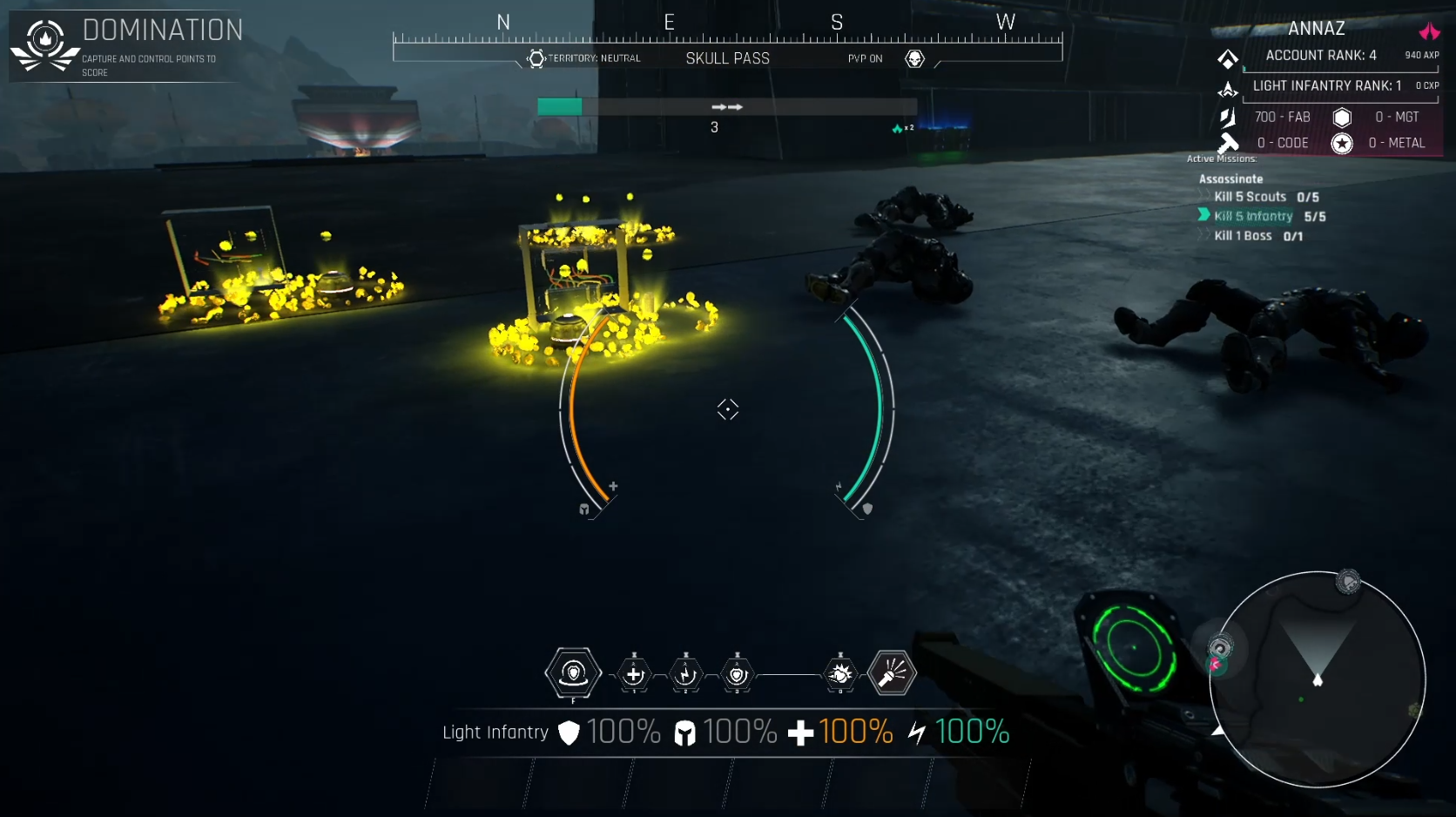1456x817 pixels.
Task: Select the Kill 5 Scouts mission objective
Action: [x=1250, y=197]
